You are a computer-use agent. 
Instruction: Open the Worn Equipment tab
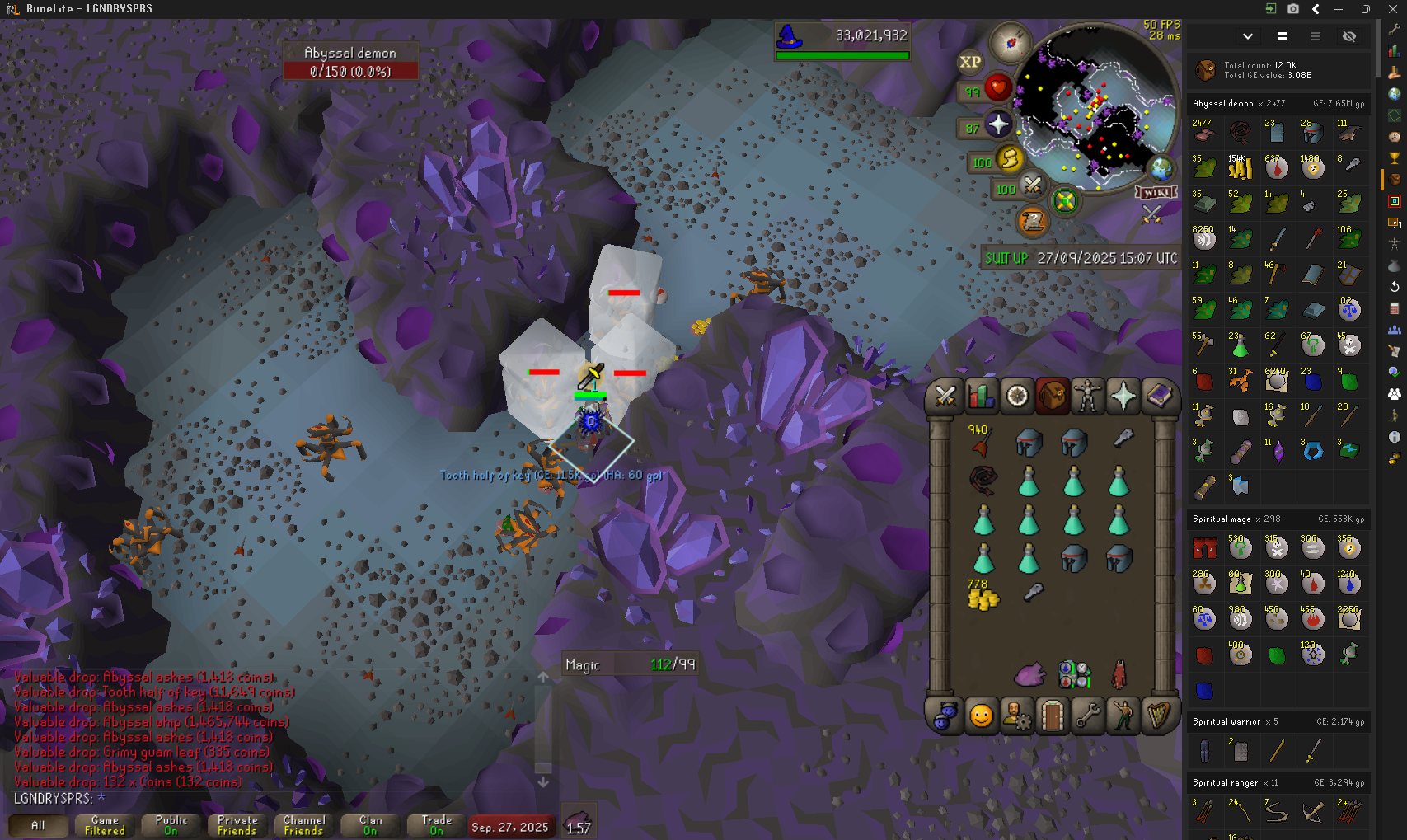click(x=1087, y=397)
